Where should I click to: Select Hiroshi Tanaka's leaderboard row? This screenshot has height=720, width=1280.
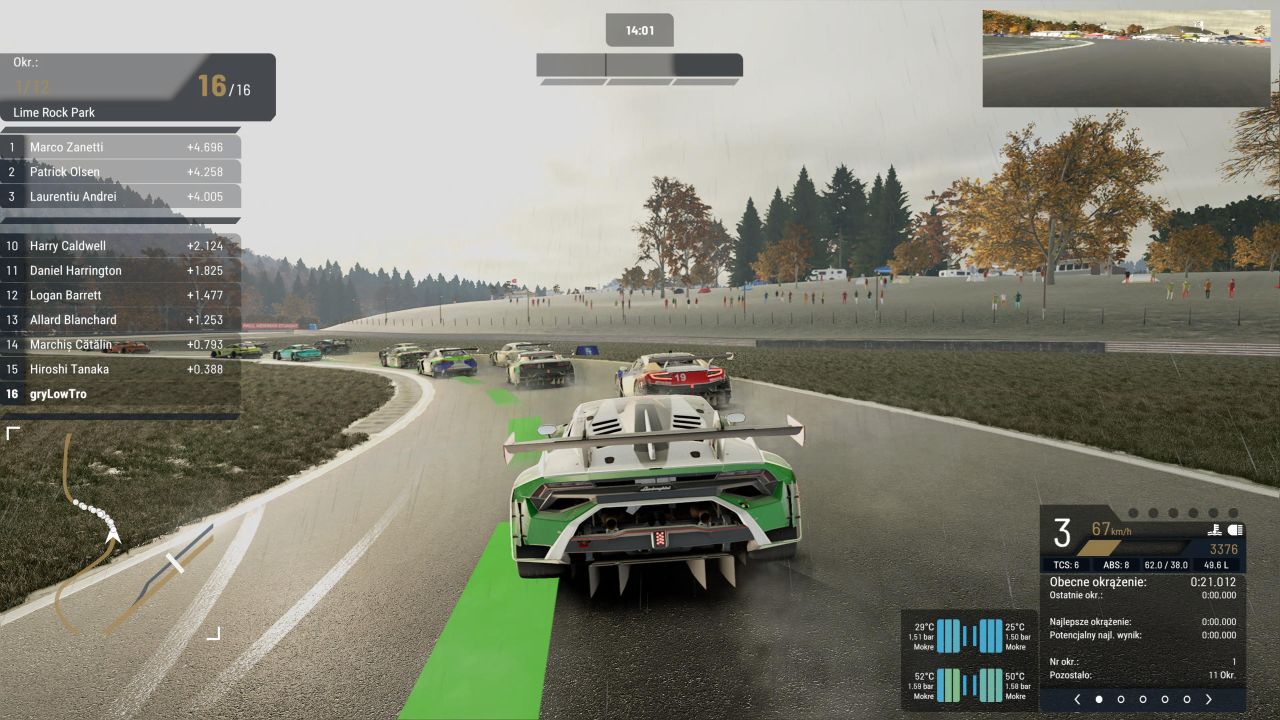(x=120, y=369)
